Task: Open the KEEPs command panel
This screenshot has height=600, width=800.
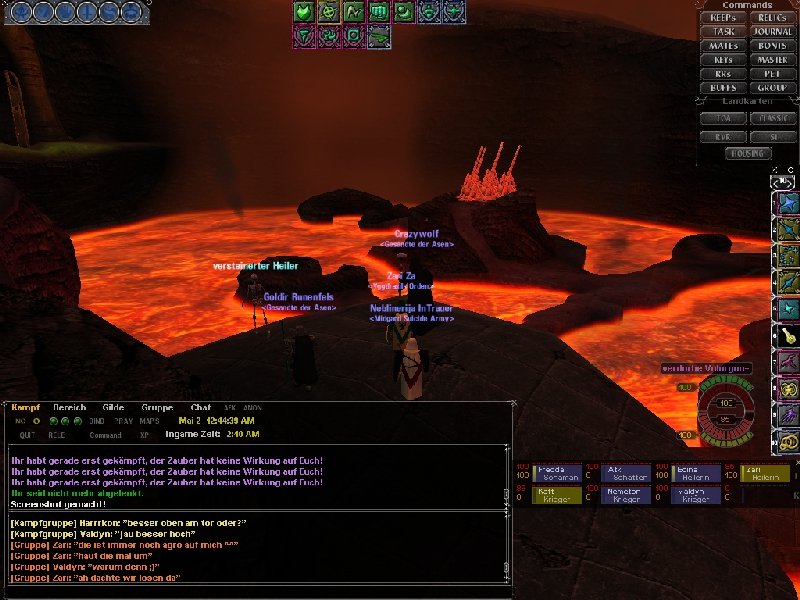Action: coord(724,18)
